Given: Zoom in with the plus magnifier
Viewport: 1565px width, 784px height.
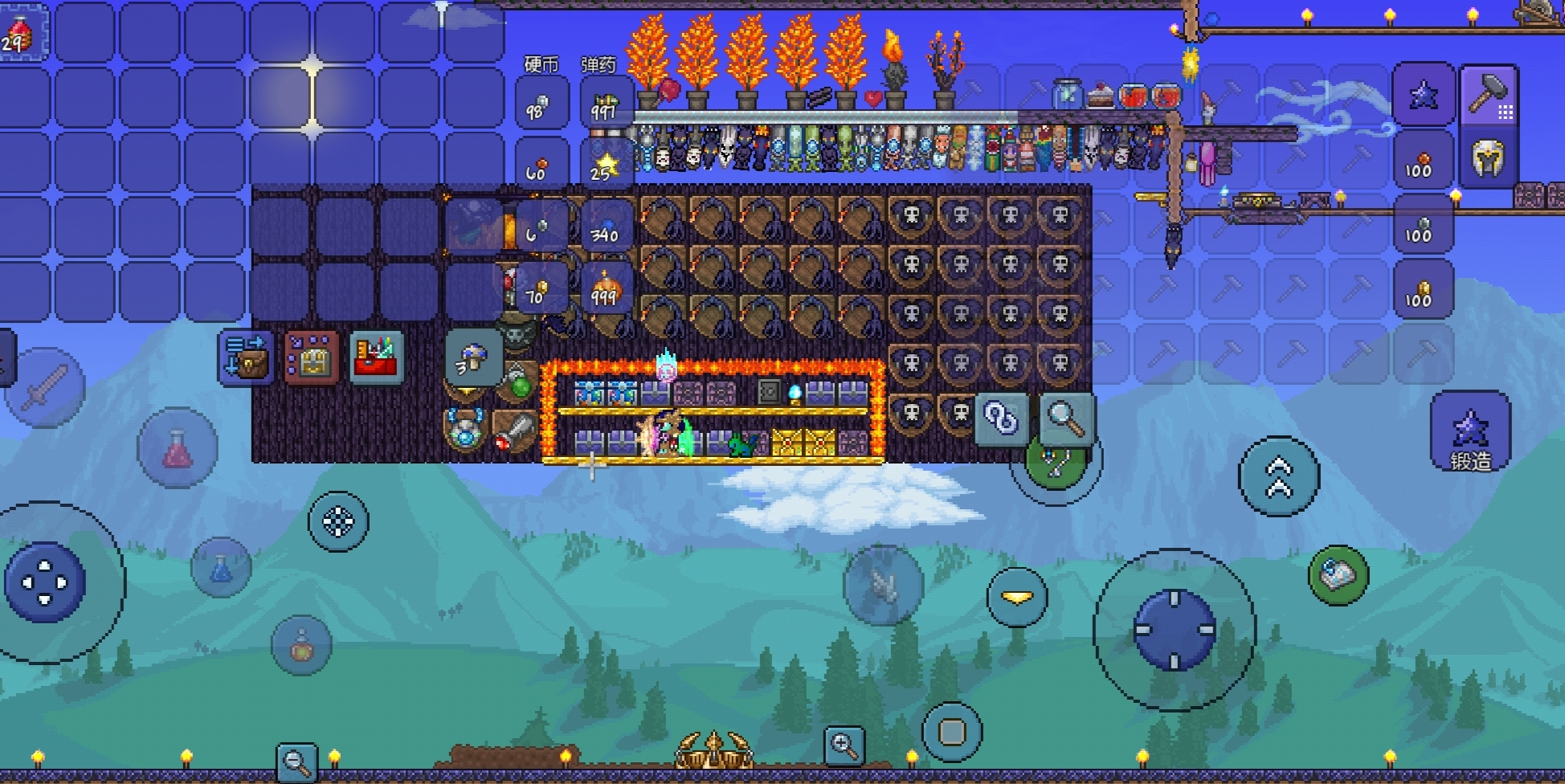Looking at the screenshot, I should [844, 746].
